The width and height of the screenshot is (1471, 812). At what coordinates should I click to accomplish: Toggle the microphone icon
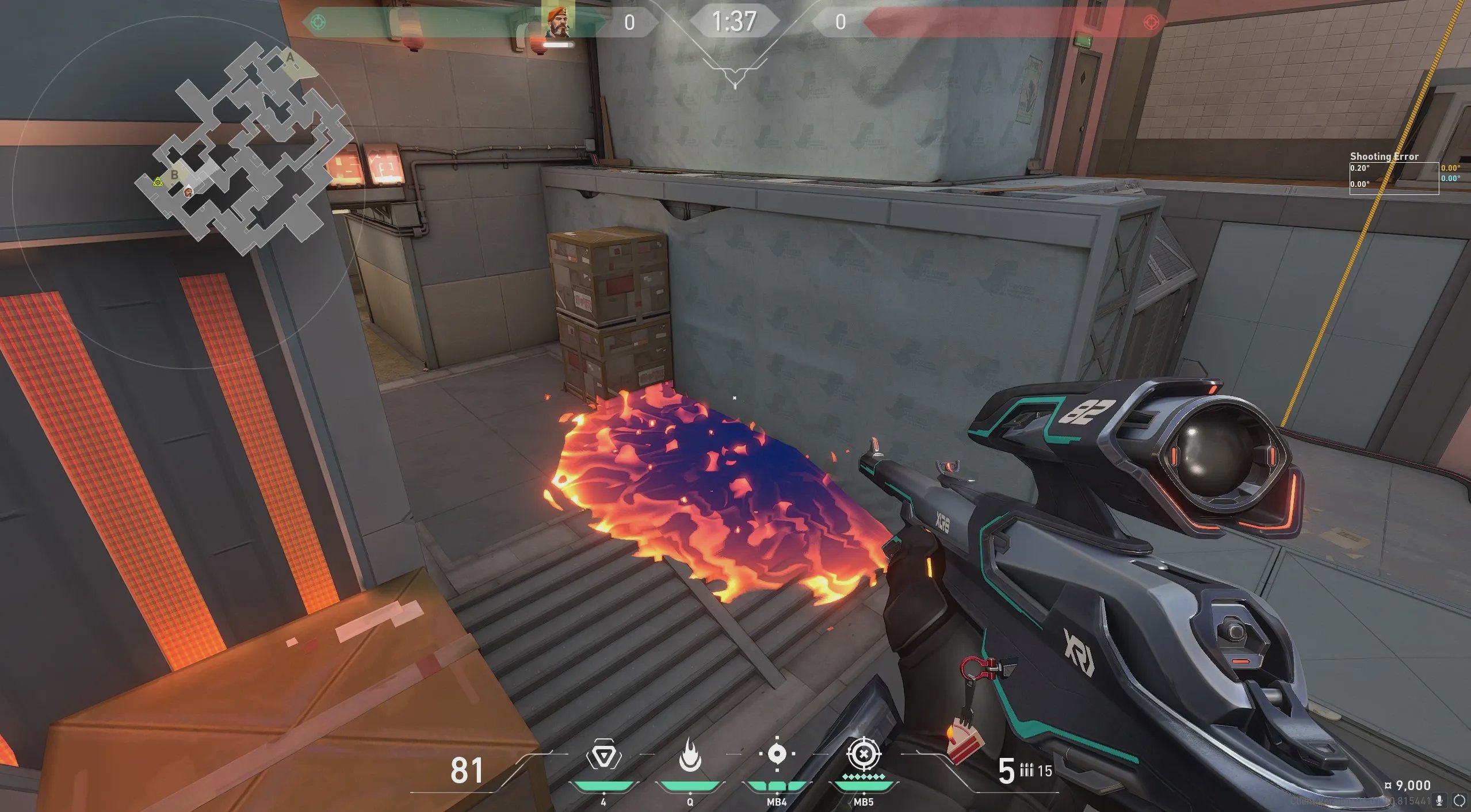1439,800
